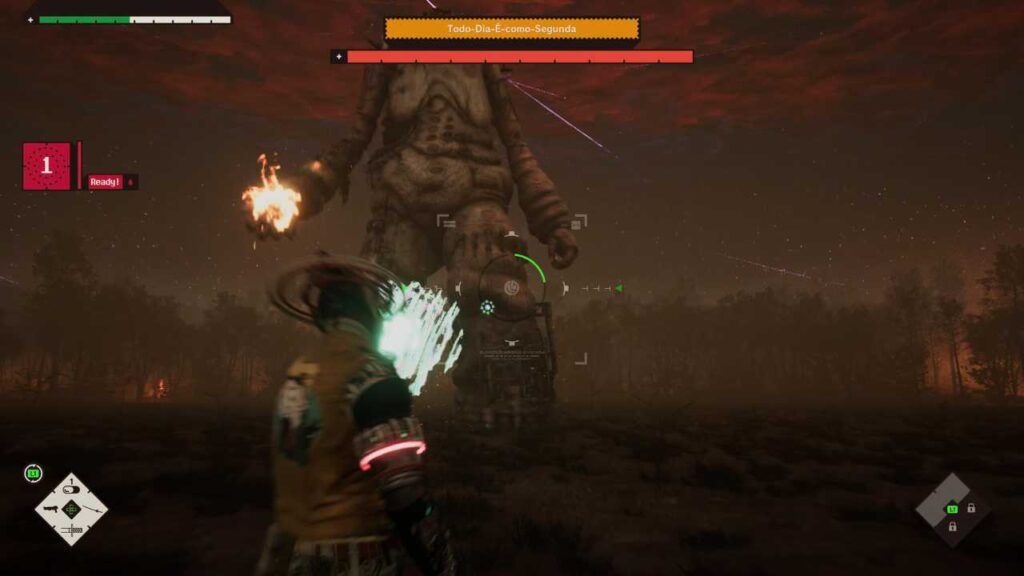The width and height of the screenshot is (1024, 576).
Task: Activate the red Ready! ability label
Action: (x=105, y=182)
